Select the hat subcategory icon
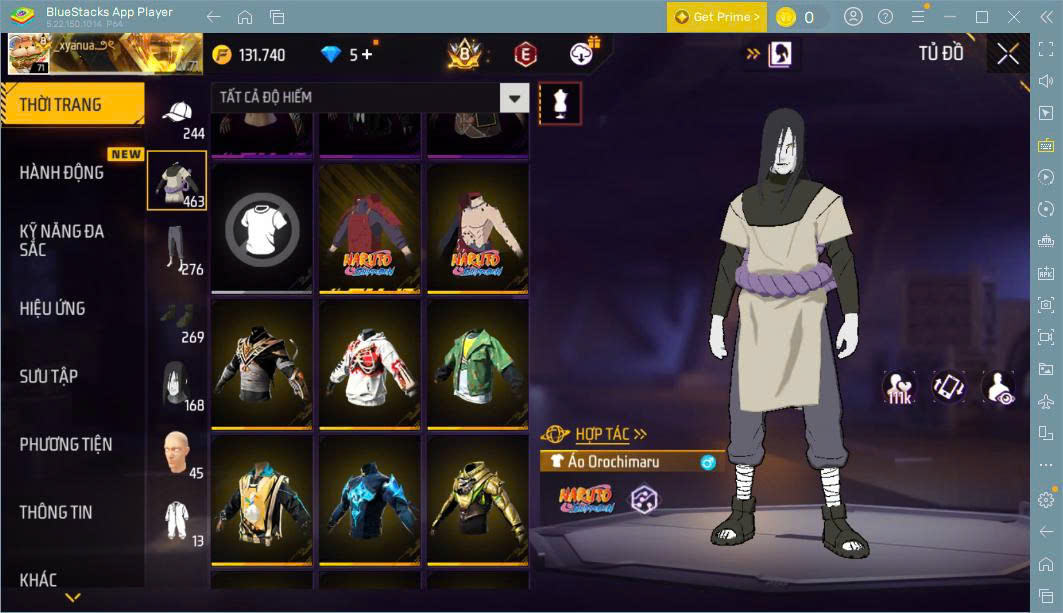The height and width of the screenshot is (613, 1063). click(177, 113)
